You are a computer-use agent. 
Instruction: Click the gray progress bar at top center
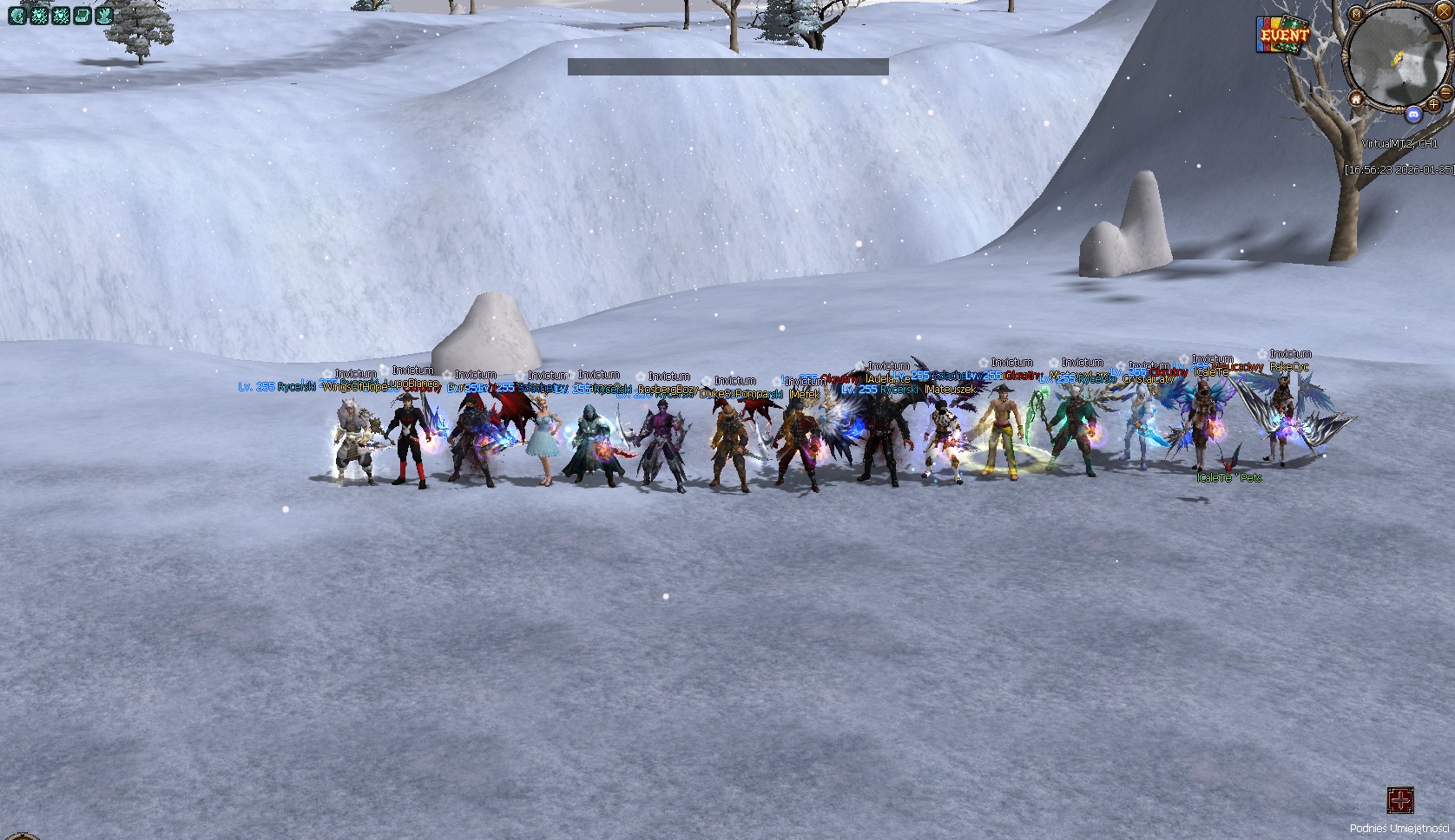pos(727,64)
